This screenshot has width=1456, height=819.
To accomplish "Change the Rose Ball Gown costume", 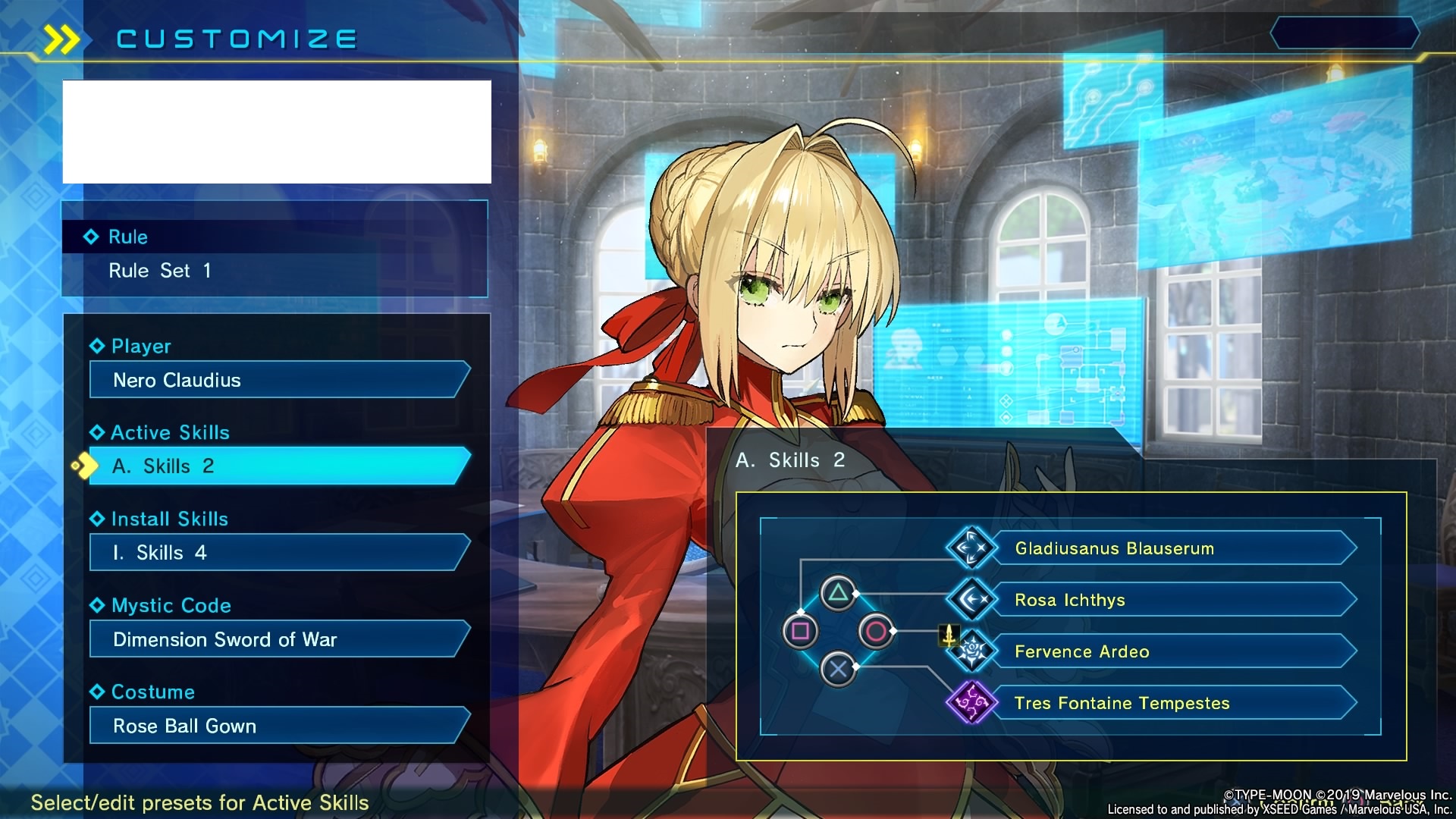I will pos(278,726).
